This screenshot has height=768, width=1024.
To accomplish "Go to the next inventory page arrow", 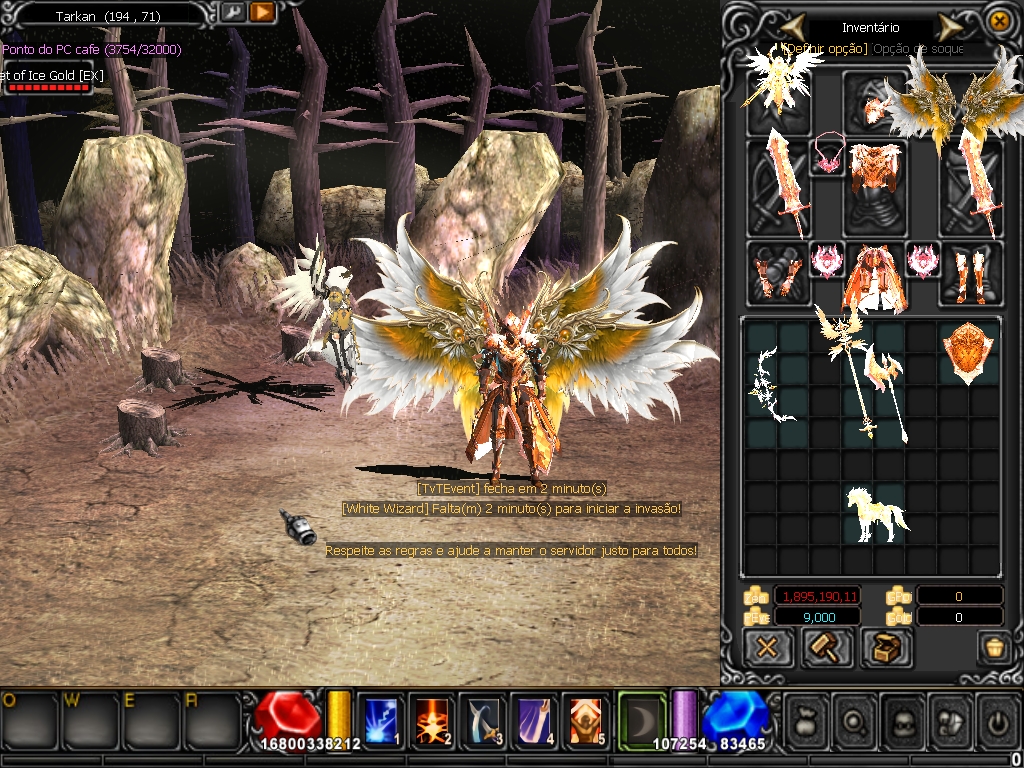I will pyautogui.click(x=949, y=27).
